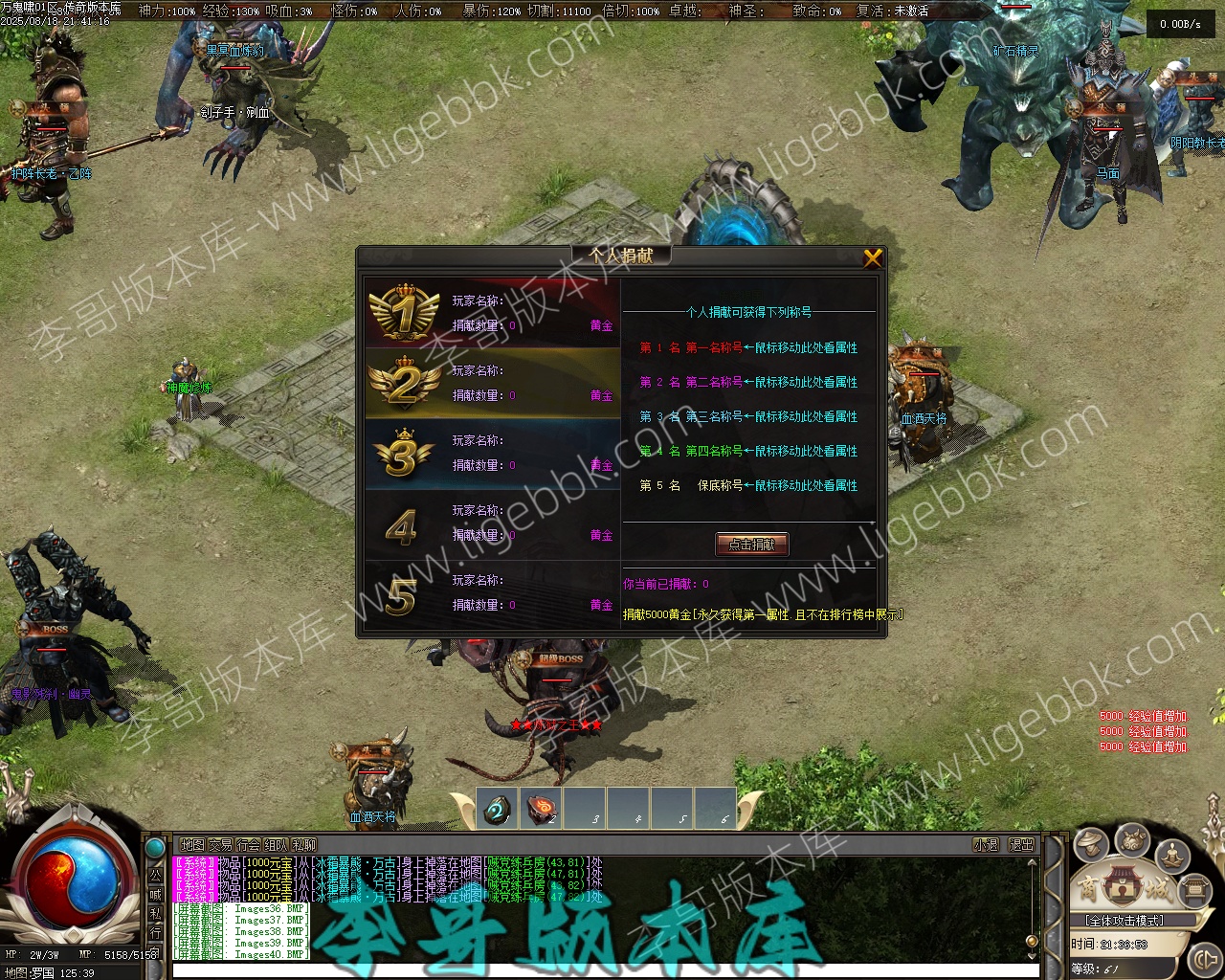The height and width of the screenshot is (980, 1225).
Task: Use the red swirl item in hotbar slot 2
Action: click(542, 809)
